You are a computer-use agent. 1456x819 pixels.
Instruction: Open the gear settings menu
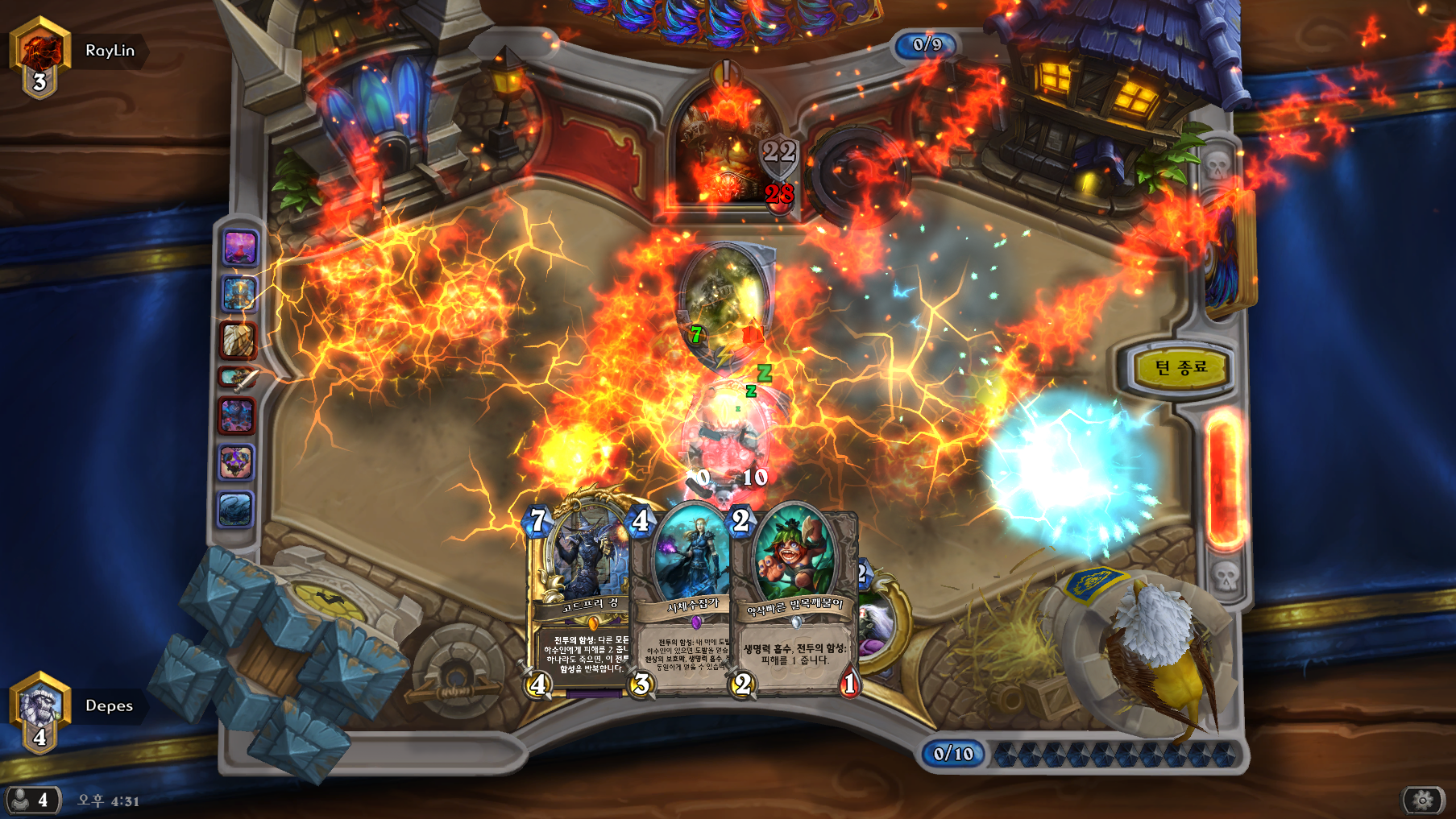click(1423, 800)
